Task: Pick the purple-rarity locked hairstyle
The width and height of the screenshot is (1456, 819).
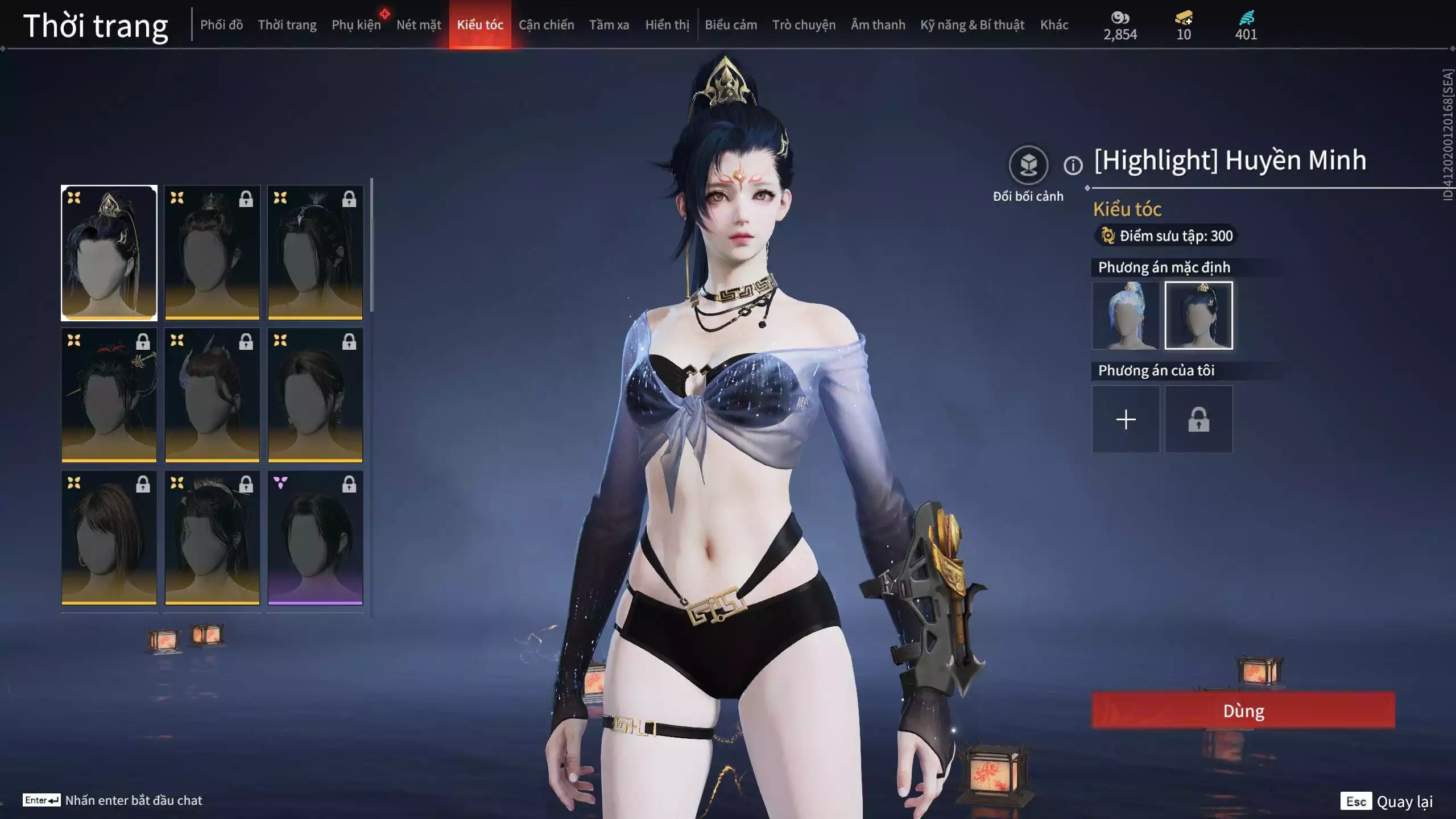Action: [315, 537]
